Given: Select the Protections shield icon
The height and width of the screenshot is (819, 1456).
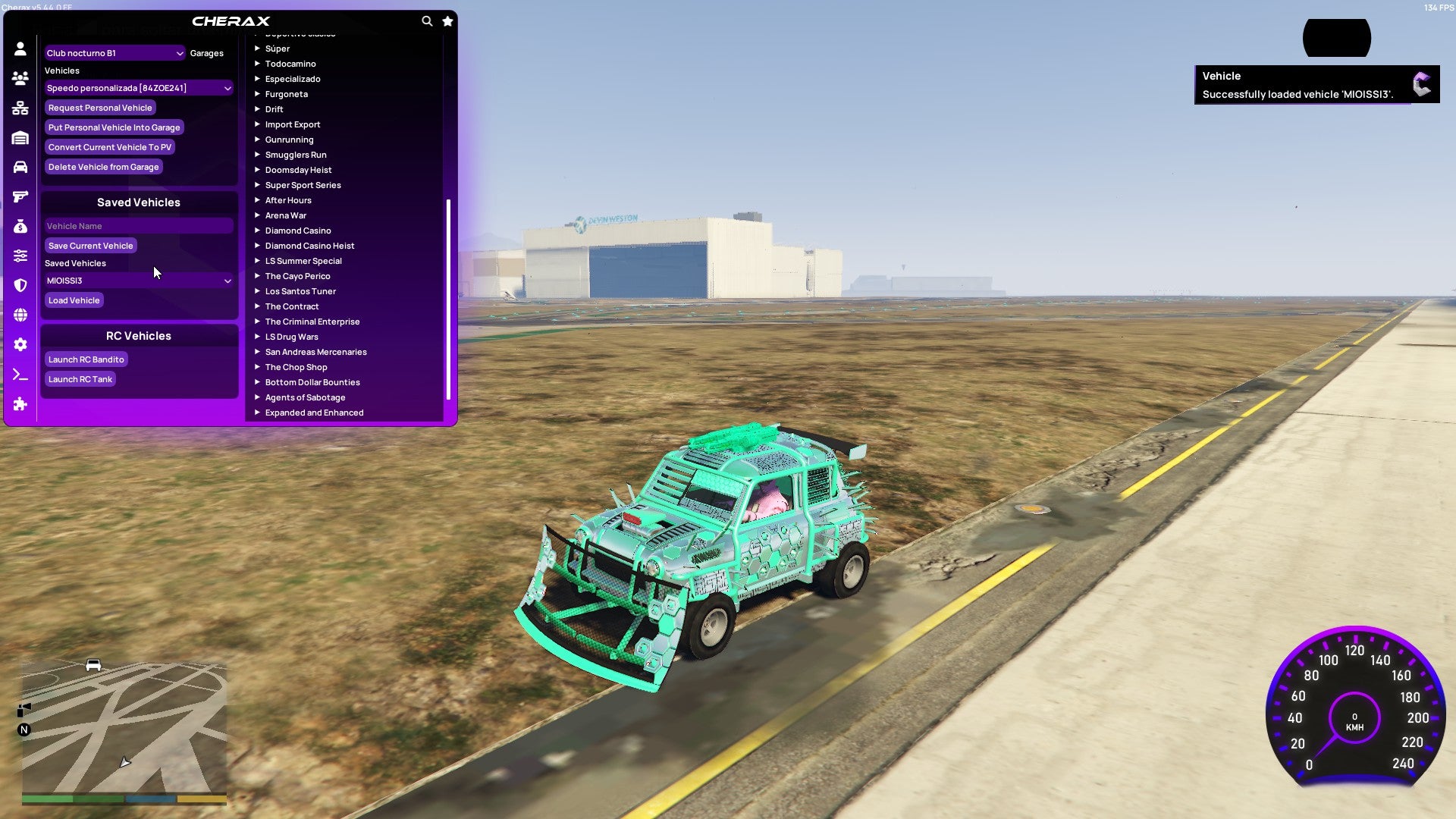Looking at the screenshot, I should (20, 284).
